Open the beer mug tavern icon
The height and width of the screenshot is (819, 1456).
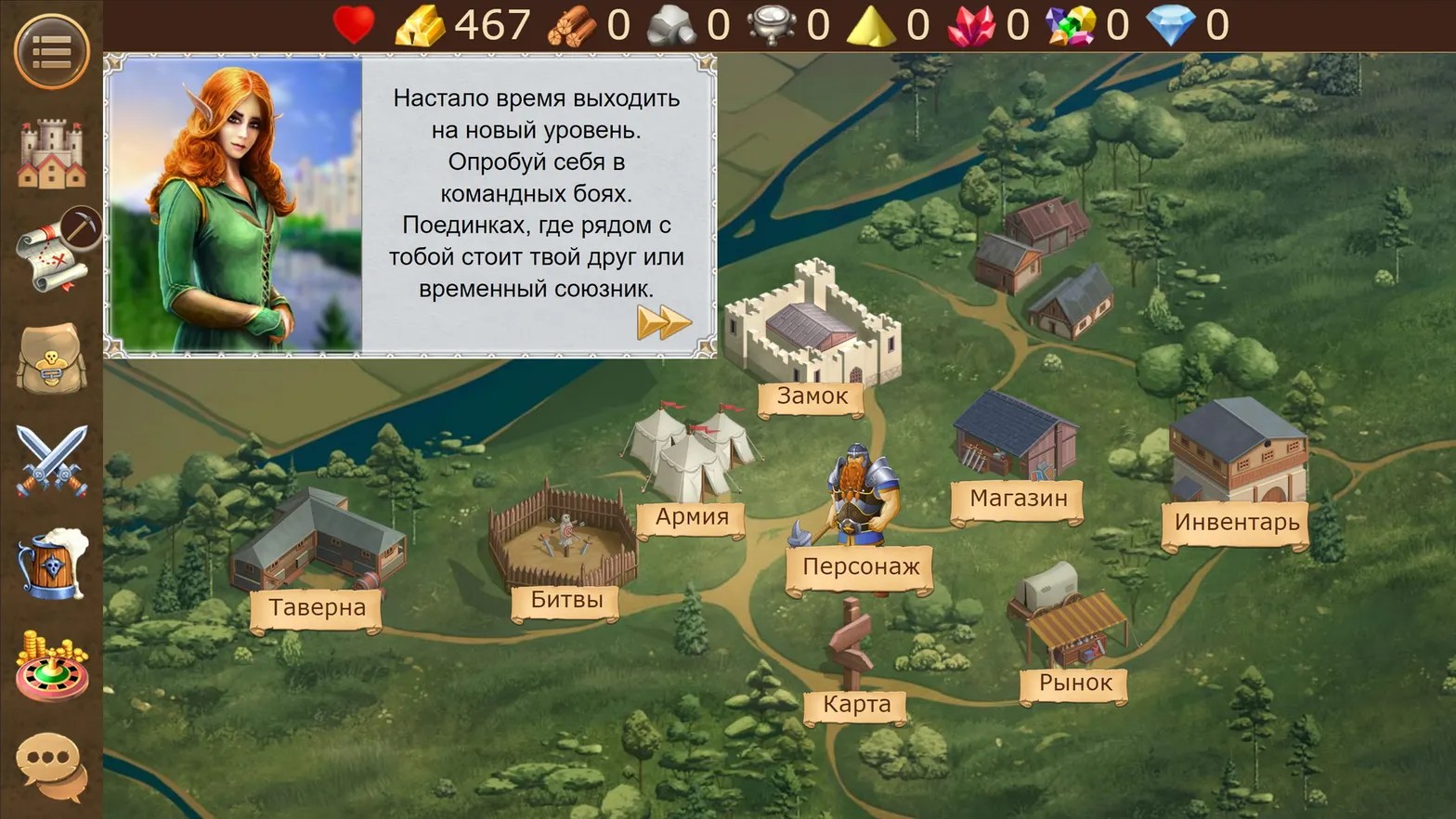tap(52, 564)
